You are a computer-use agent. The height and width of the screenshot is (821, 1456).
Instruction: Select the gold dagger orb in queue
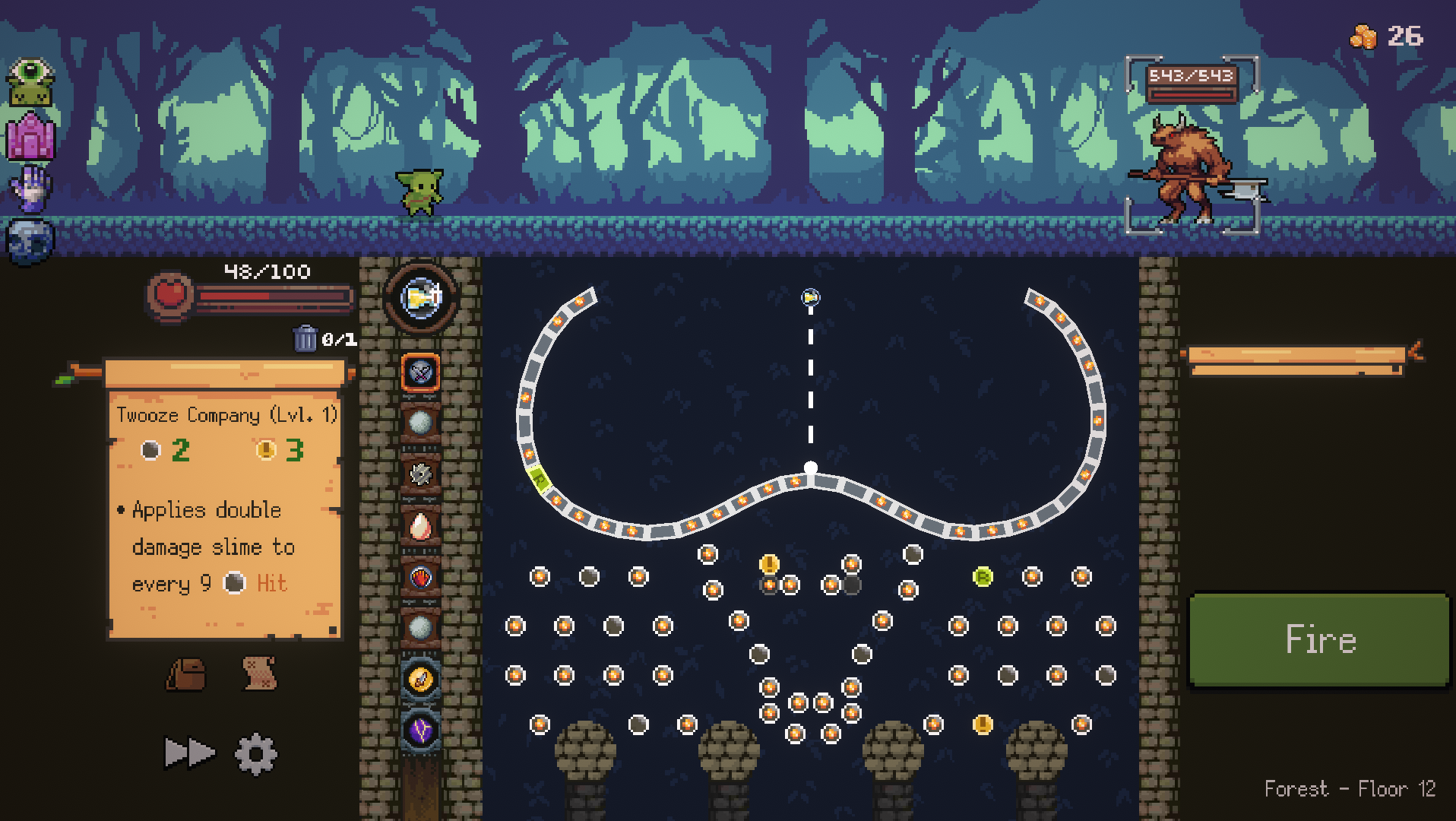point(420,679)
